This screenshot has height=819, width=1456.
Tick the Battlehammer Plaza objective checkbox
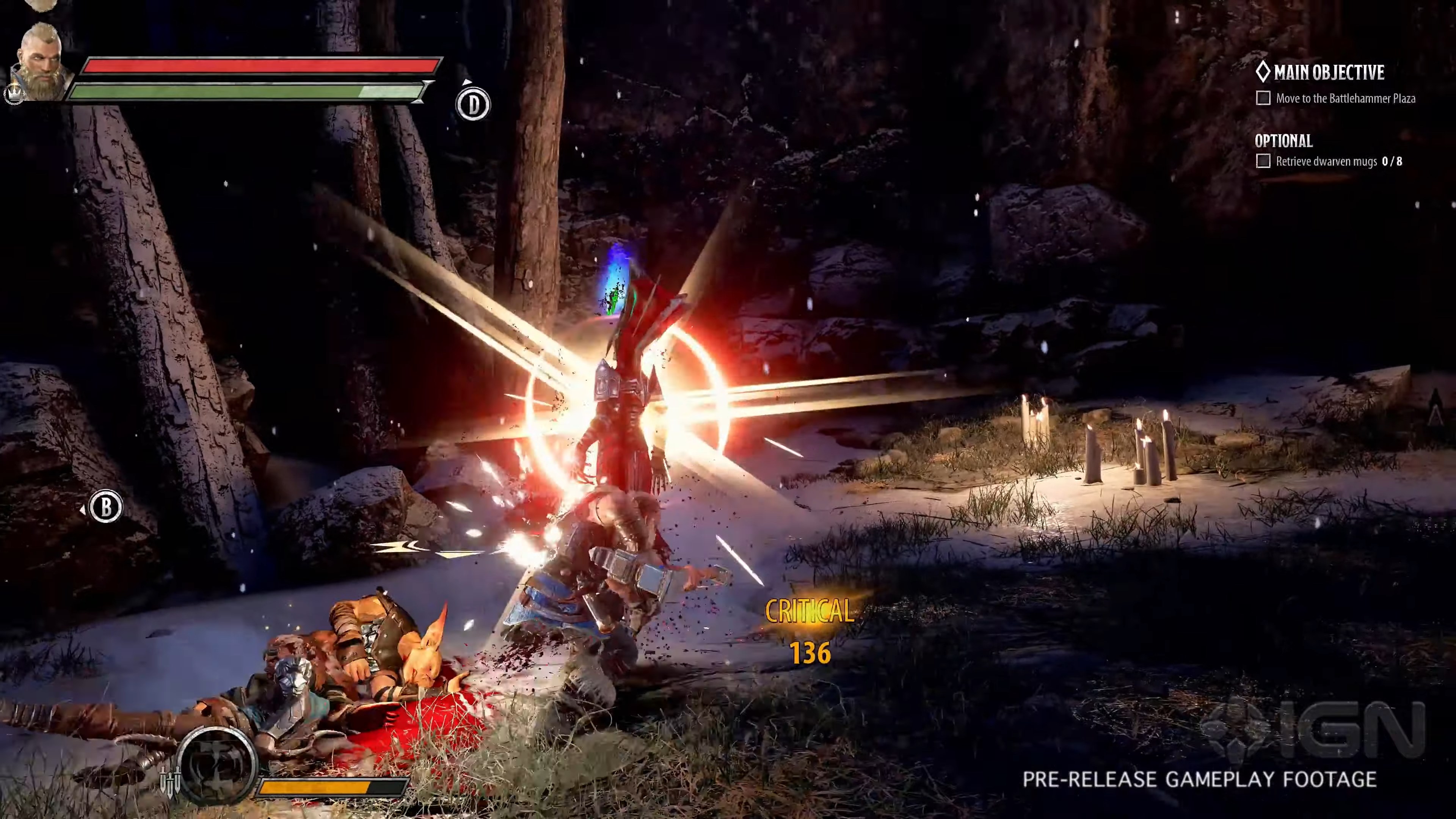[x=1263, y=98]
